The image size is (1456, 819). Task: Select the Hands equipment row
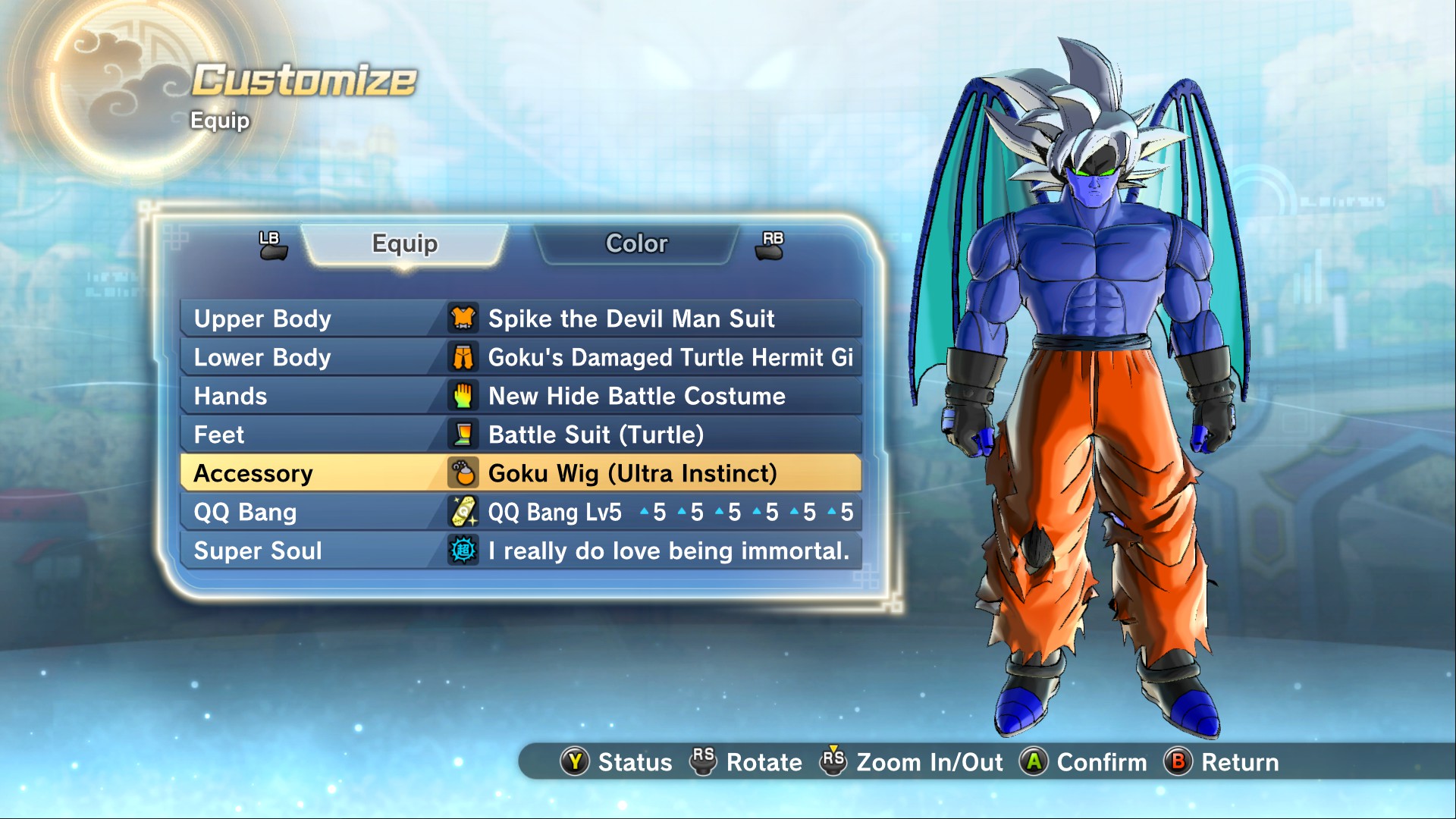tap(520, 396)
